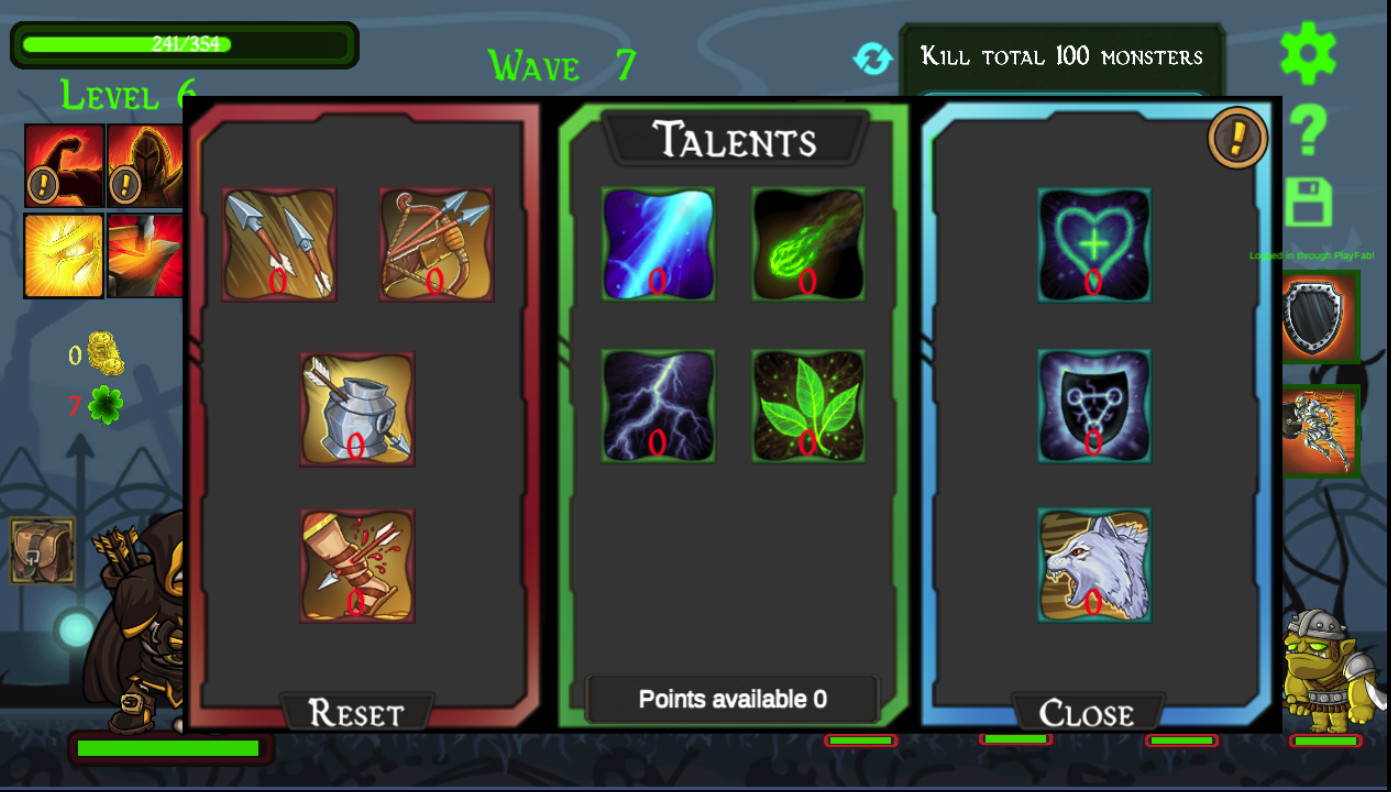This screenshot has height=792, width=1392.
Task: Click the 241/354 health bar
Action: tap(183, 44)
